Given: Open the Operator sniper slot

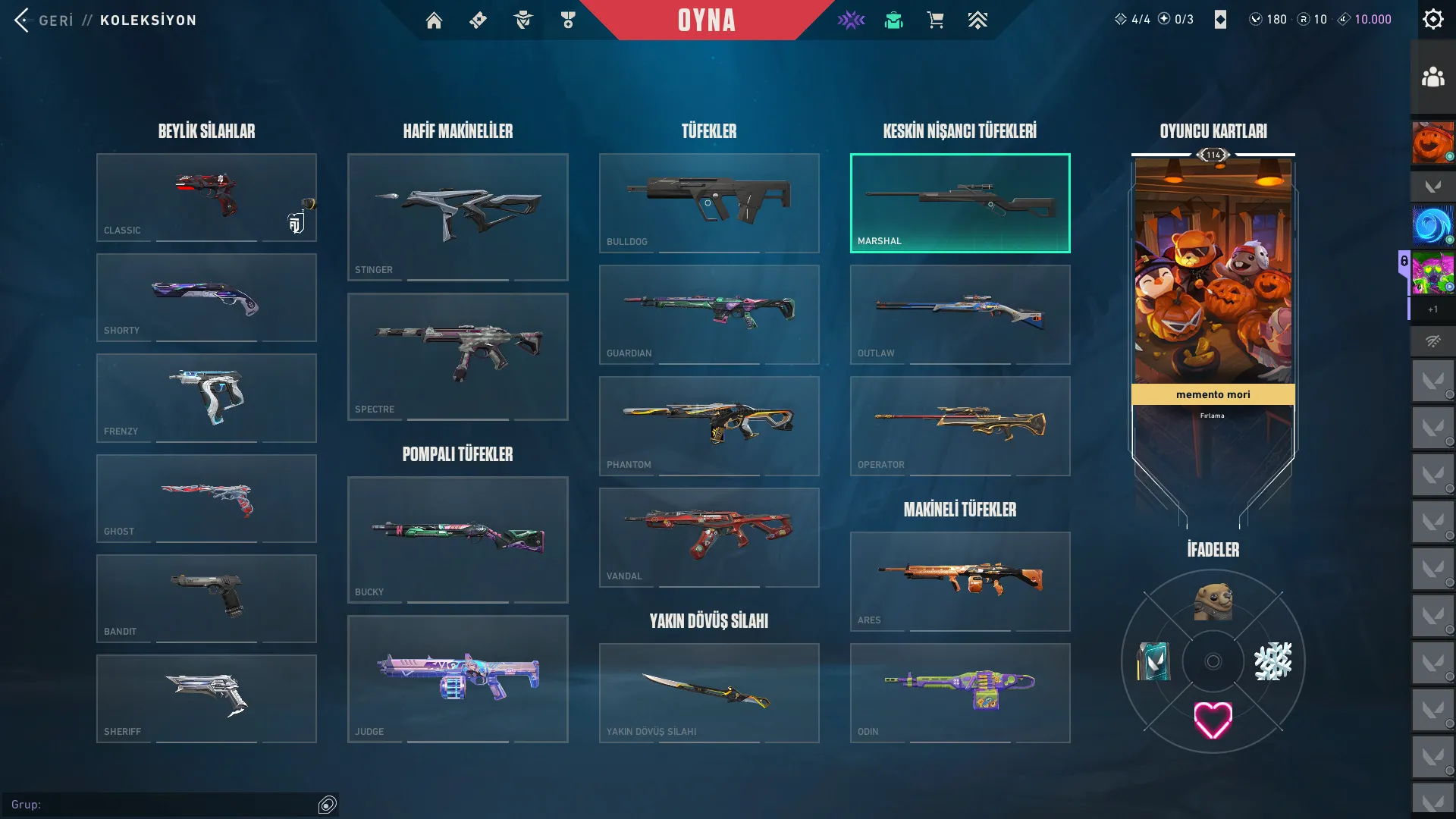Looking at the screenshot, I should tap(960, 425).
